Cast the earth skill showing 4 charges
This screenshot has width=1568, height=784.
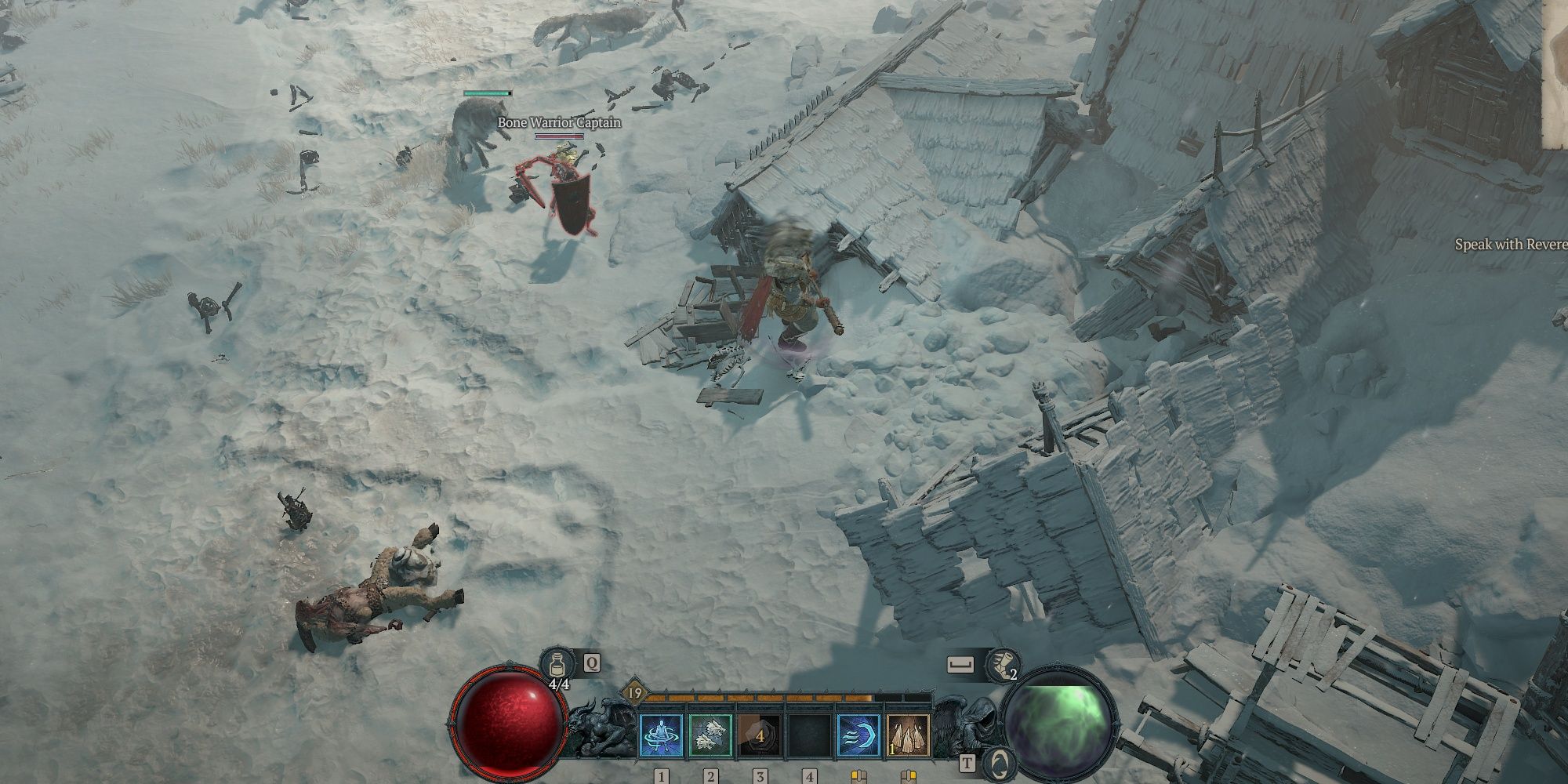[760, 735]
